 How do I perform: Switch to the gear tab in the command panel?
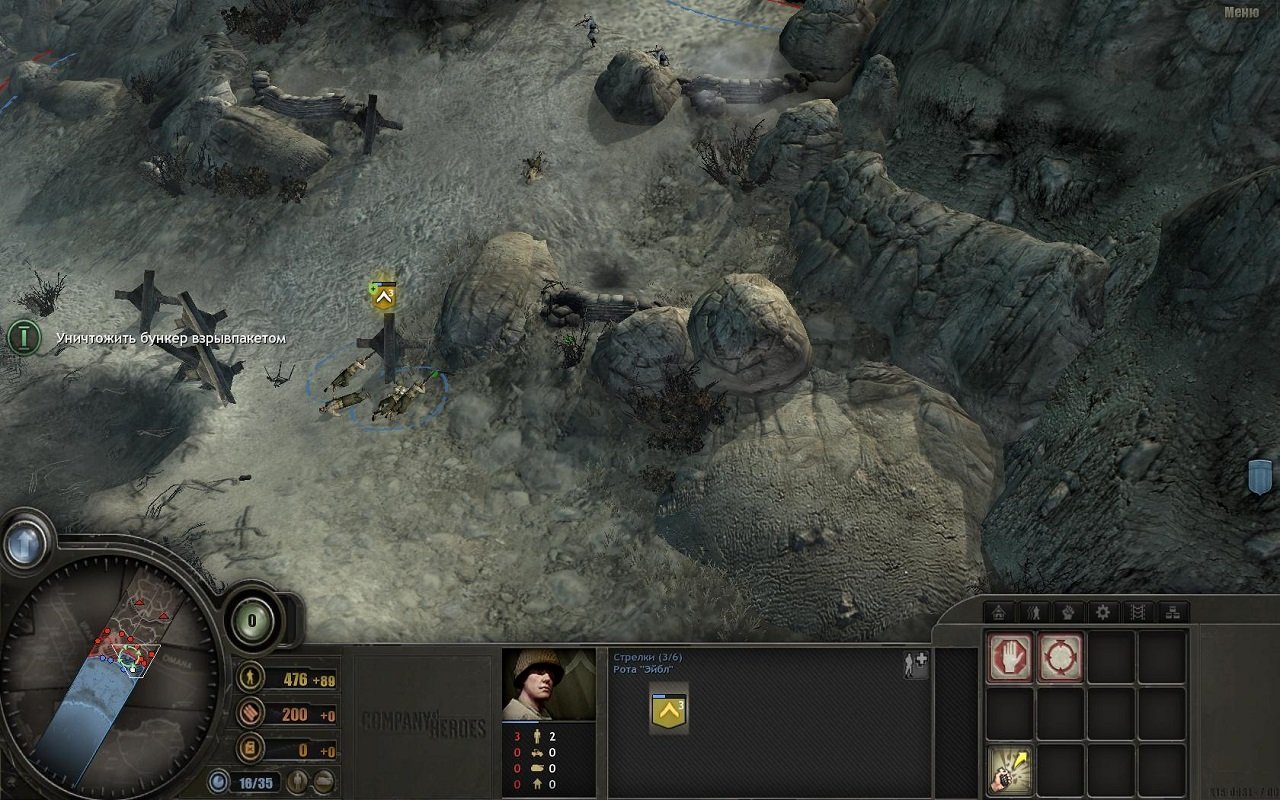click(1104, 612)
